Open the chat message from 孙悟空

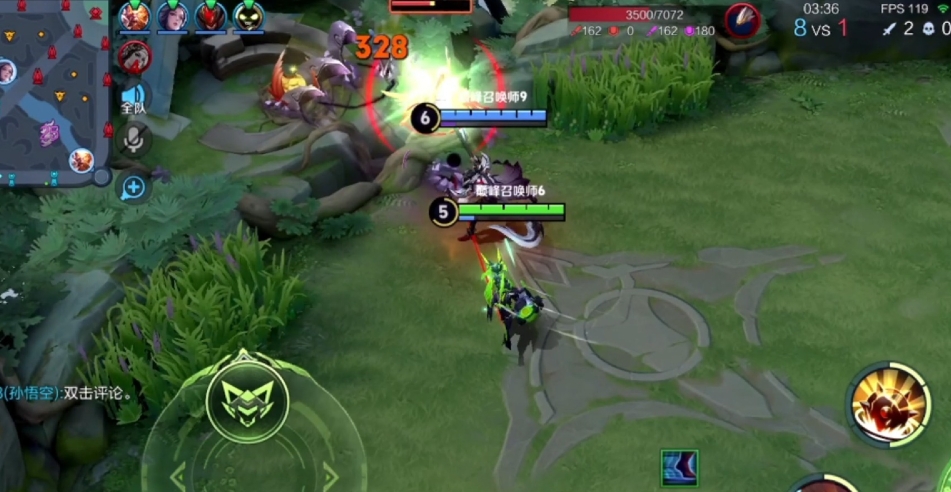pos(68,393)
